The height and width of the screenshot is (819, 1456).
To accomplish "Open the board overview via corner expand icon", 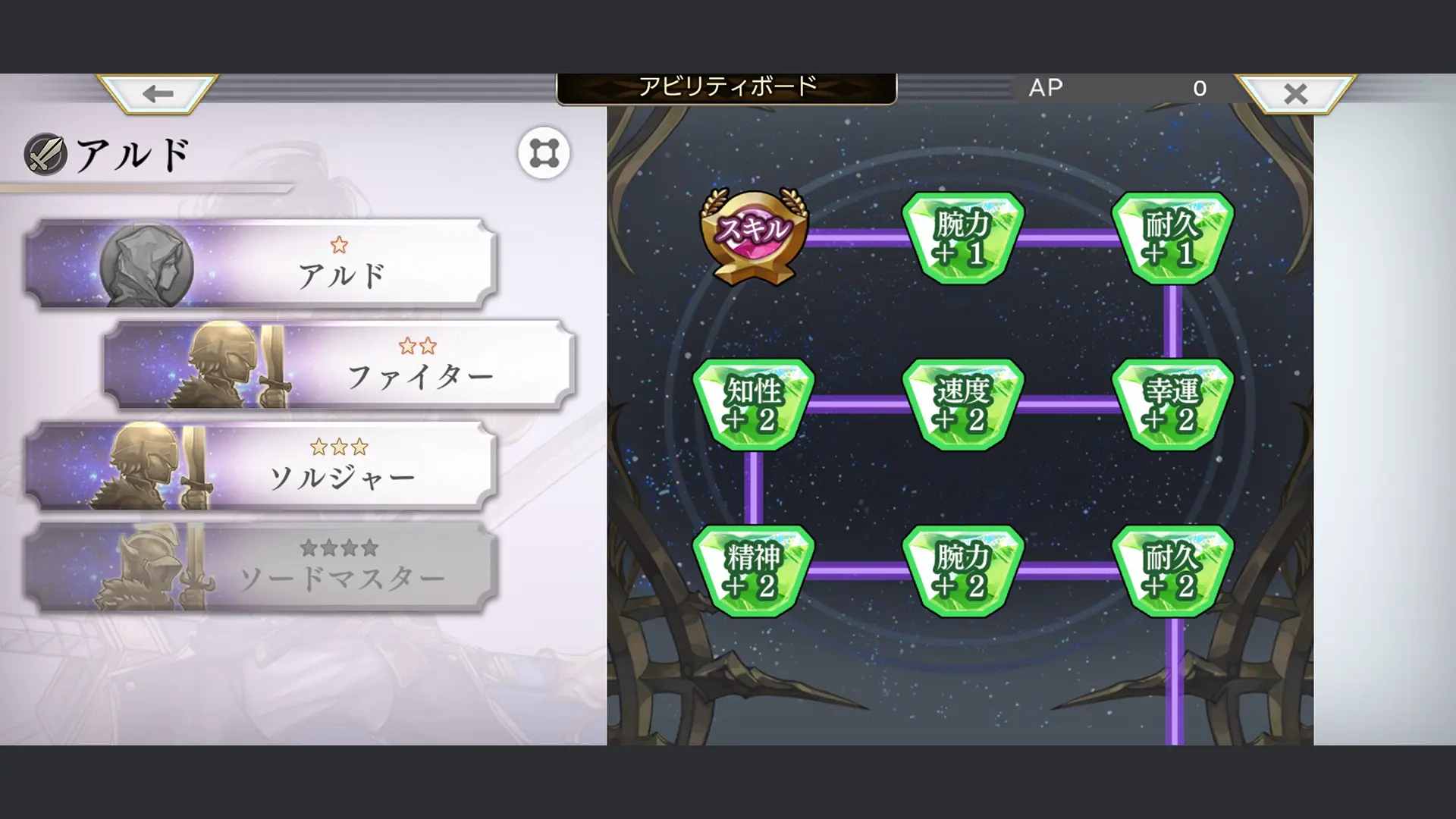I will (x=544, y=152).
